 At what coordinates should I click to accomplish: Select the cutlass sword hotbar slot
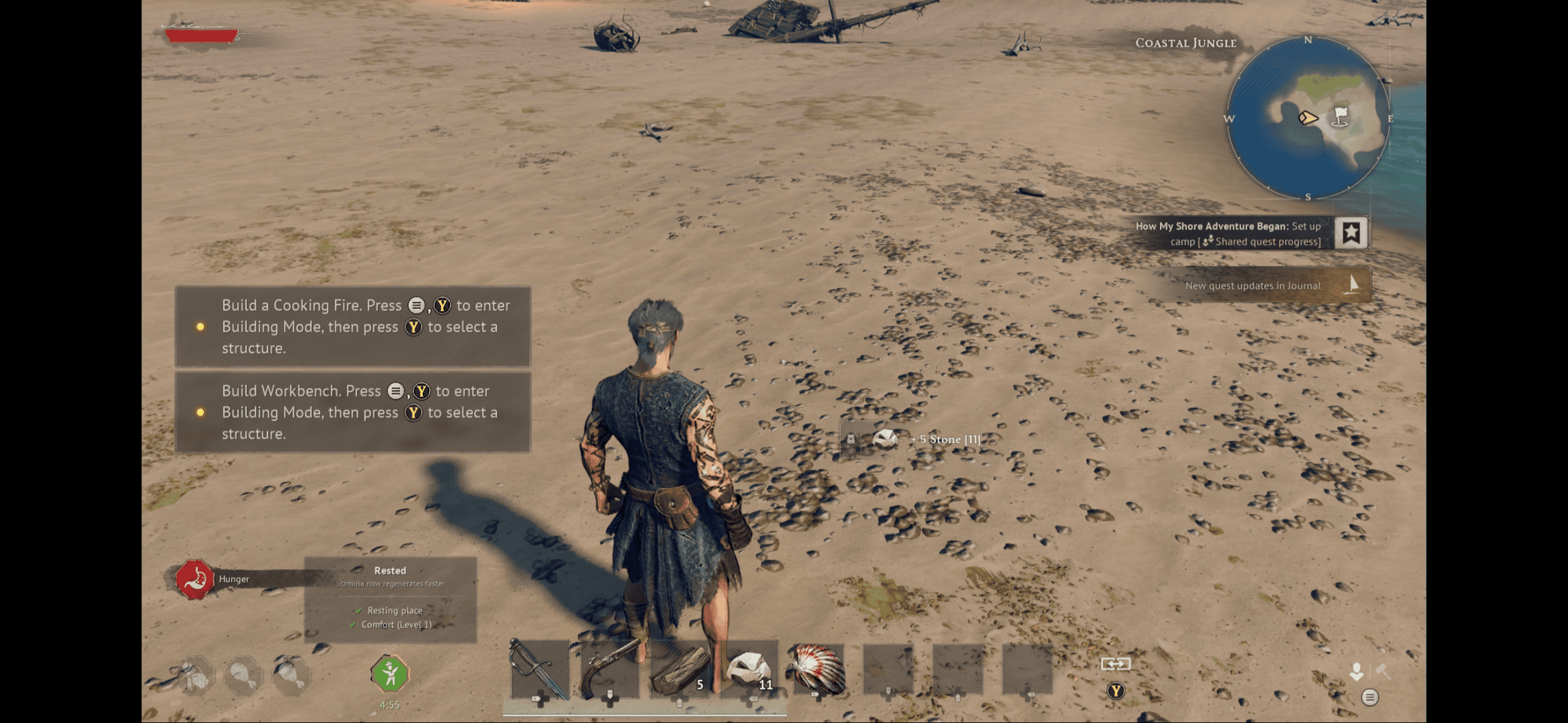pos(539,670)
